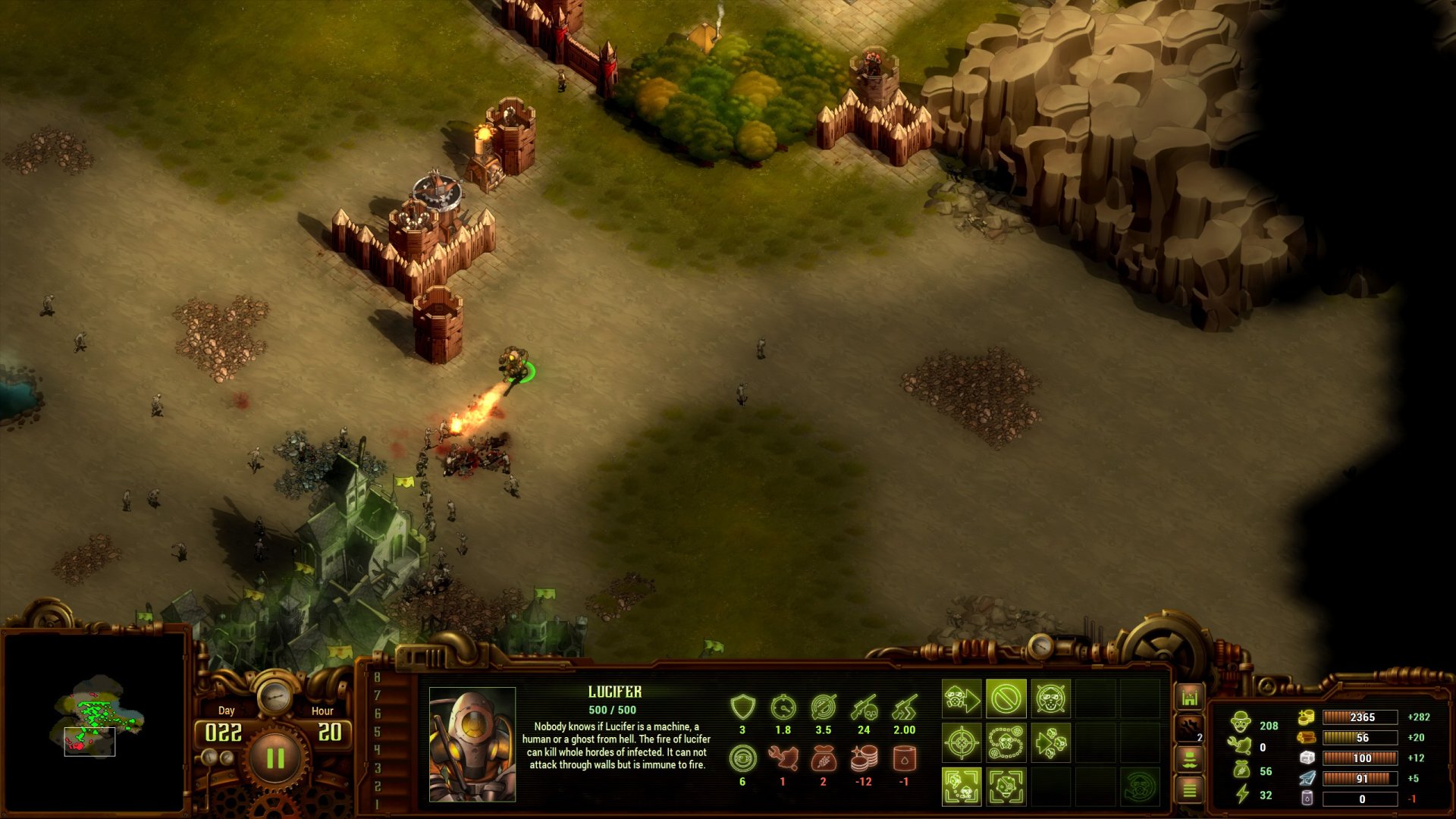The width and height of the screenshot is (1456, 819).
Task: Toggle the first targeting-mode icon in bottom row
Action: (x=962, y=786)
